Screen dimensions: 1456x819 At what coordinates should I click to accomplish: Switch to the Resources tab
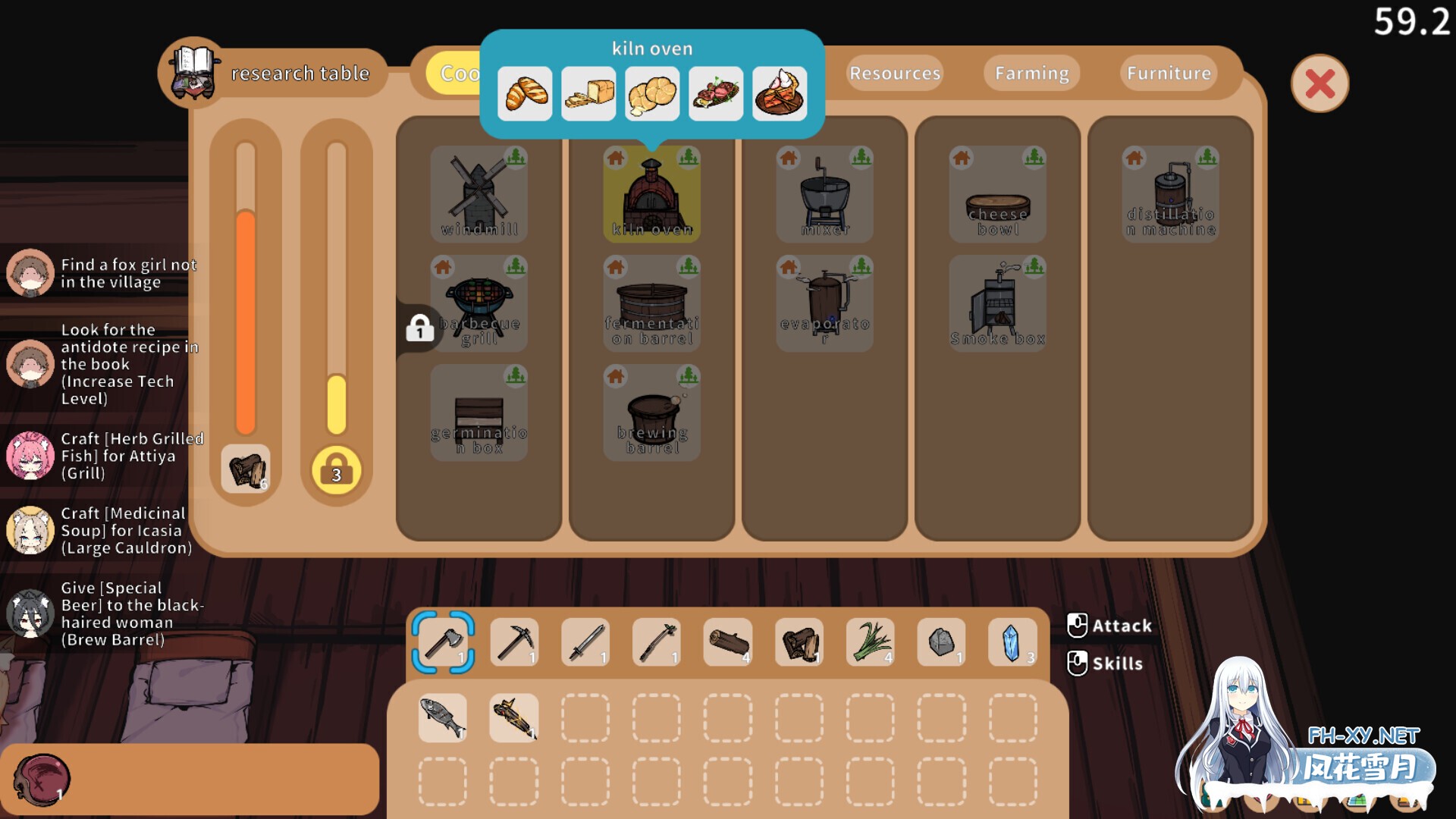point(895,74)
